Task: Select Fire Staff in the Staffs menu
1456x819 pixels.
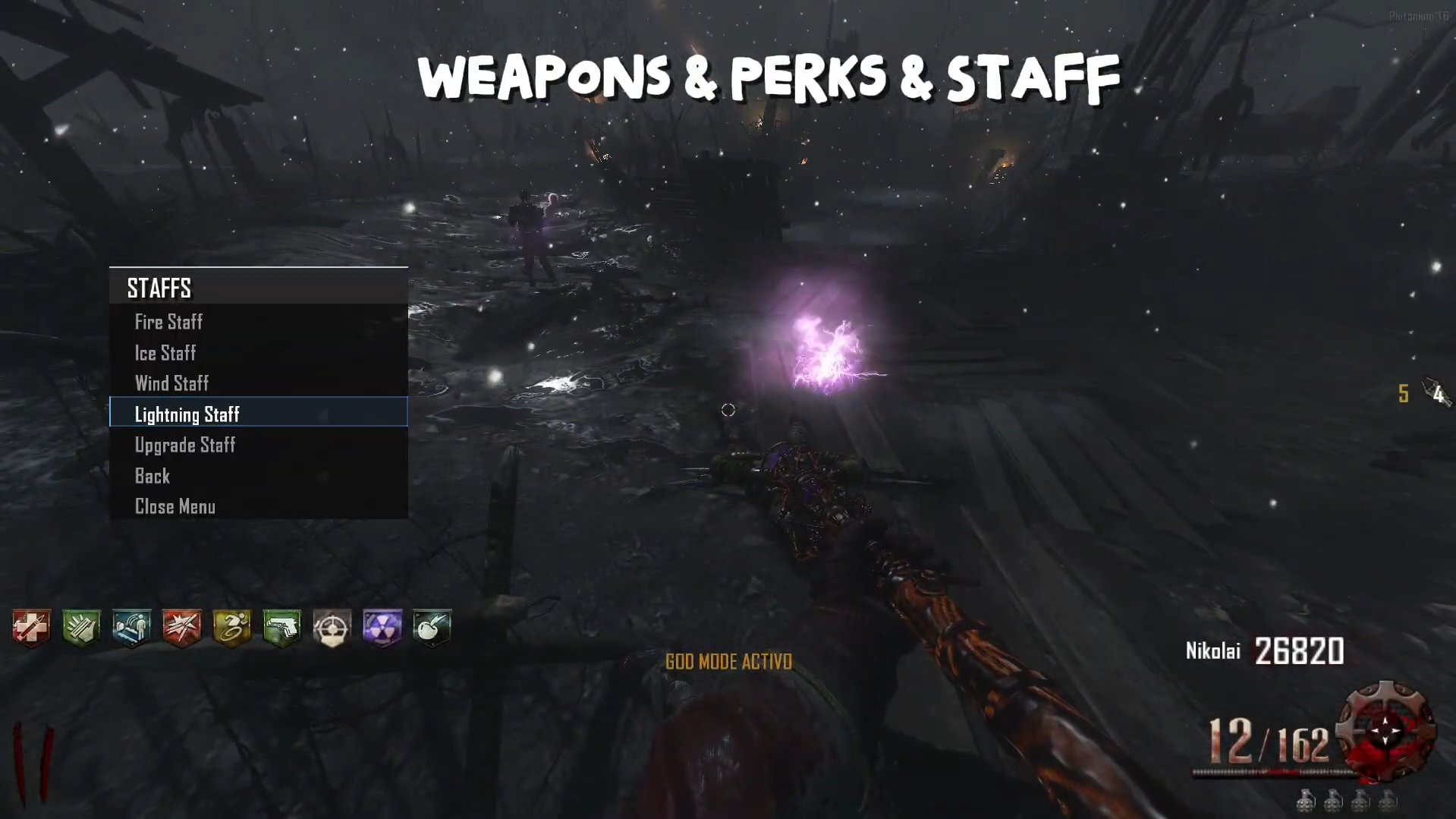Action: pyautogui.click(x=168, y=322)
